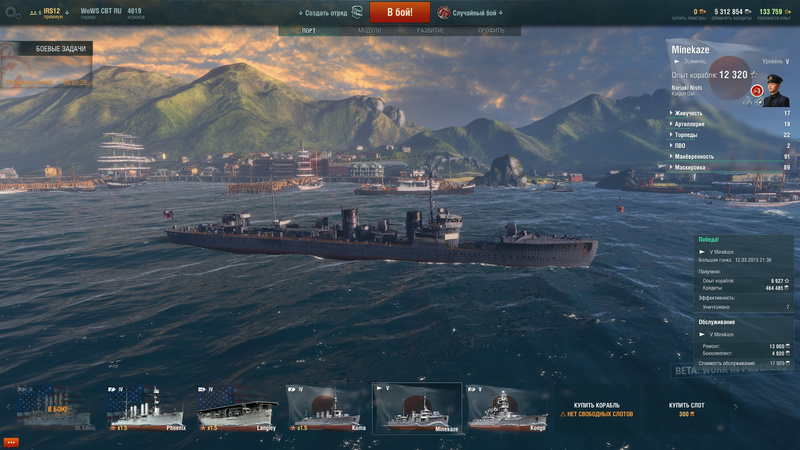Switch to the Модули tab

click(370, 31)
